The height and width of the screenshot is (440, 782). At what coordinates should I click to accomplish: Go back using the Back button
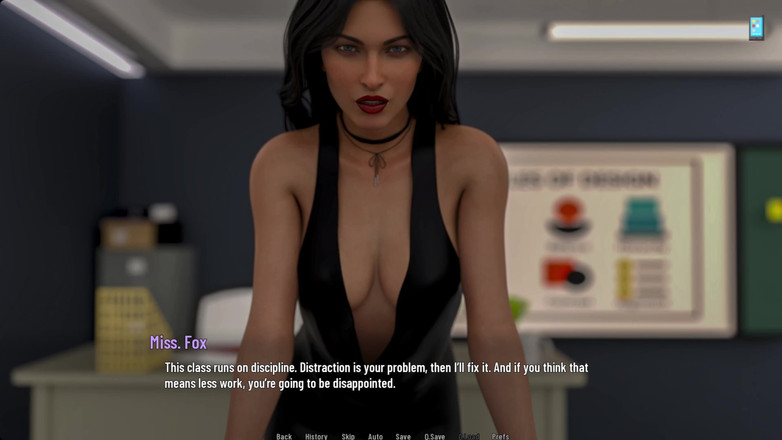(284, 436)
